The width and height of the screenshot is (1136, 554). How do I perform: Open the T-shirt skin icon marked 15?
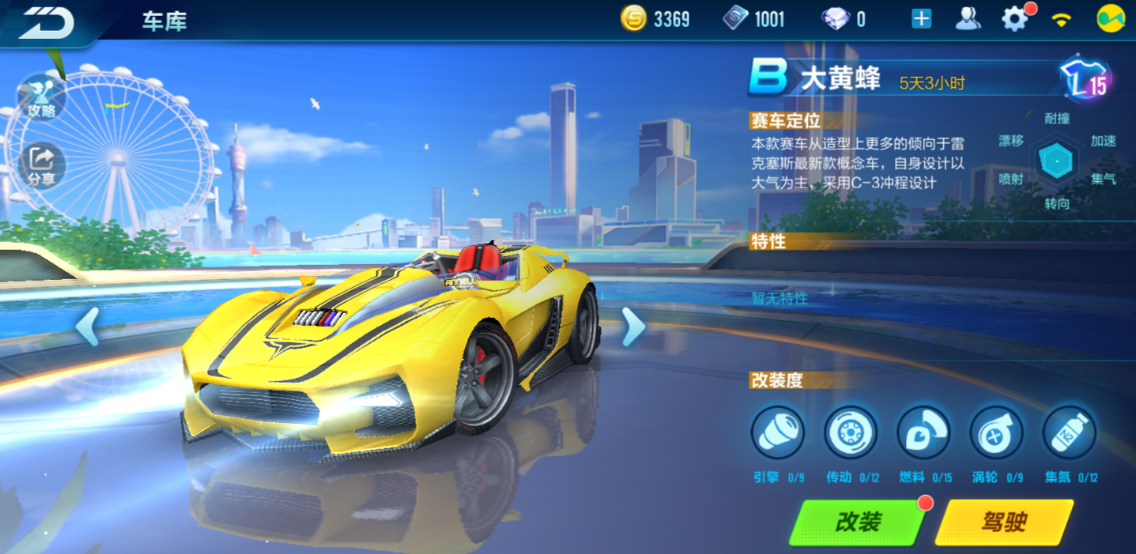[x=1083, y=81]
